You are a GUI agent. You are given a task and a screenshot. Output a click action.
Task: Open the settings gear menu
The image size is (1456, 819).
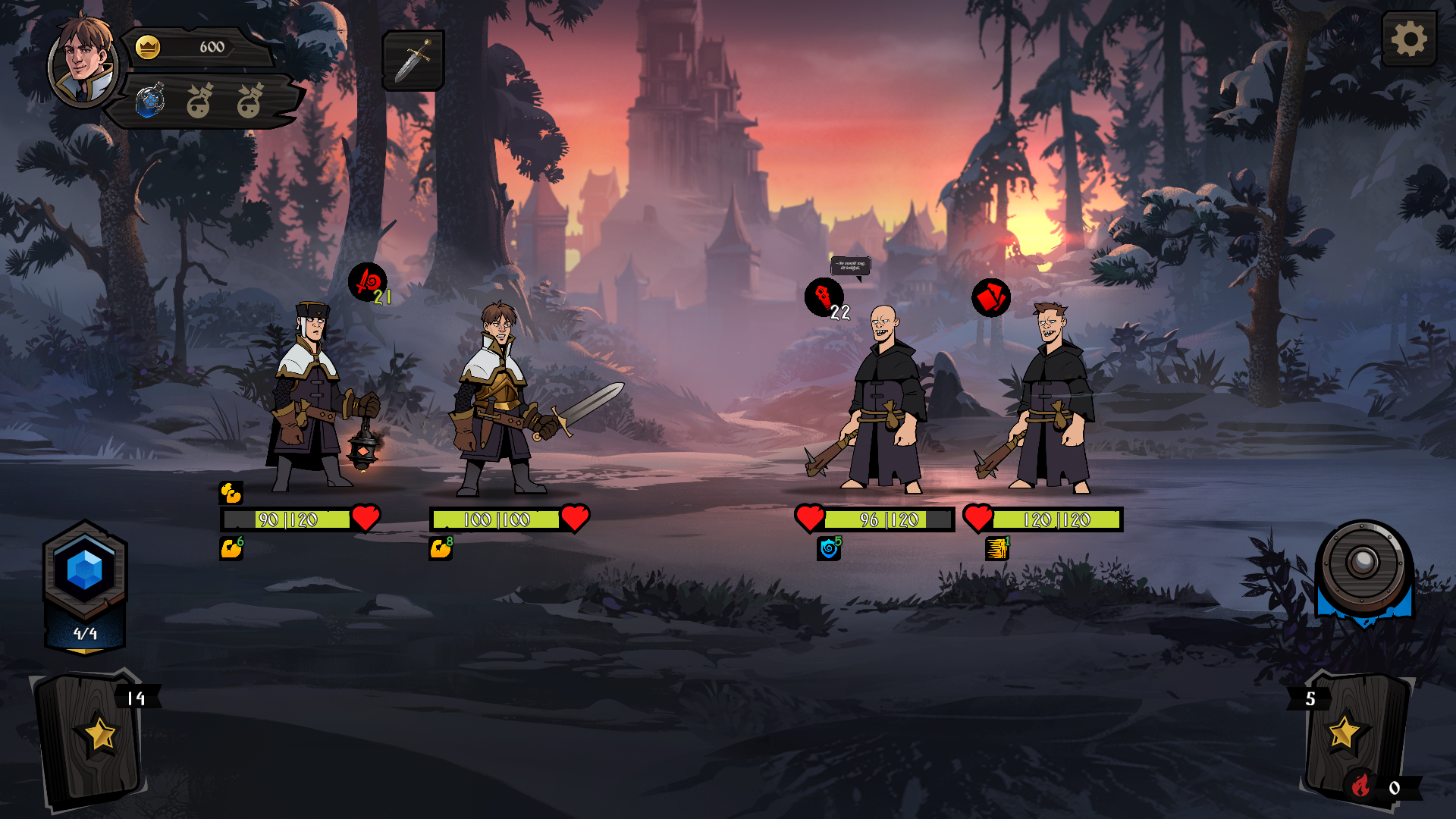(x=1409, y=39)
